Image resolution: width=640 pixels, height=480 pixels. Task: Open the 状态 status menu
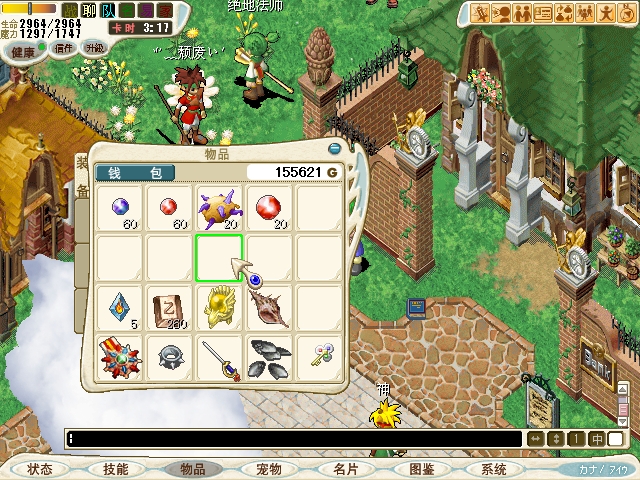tap(40, 469)
